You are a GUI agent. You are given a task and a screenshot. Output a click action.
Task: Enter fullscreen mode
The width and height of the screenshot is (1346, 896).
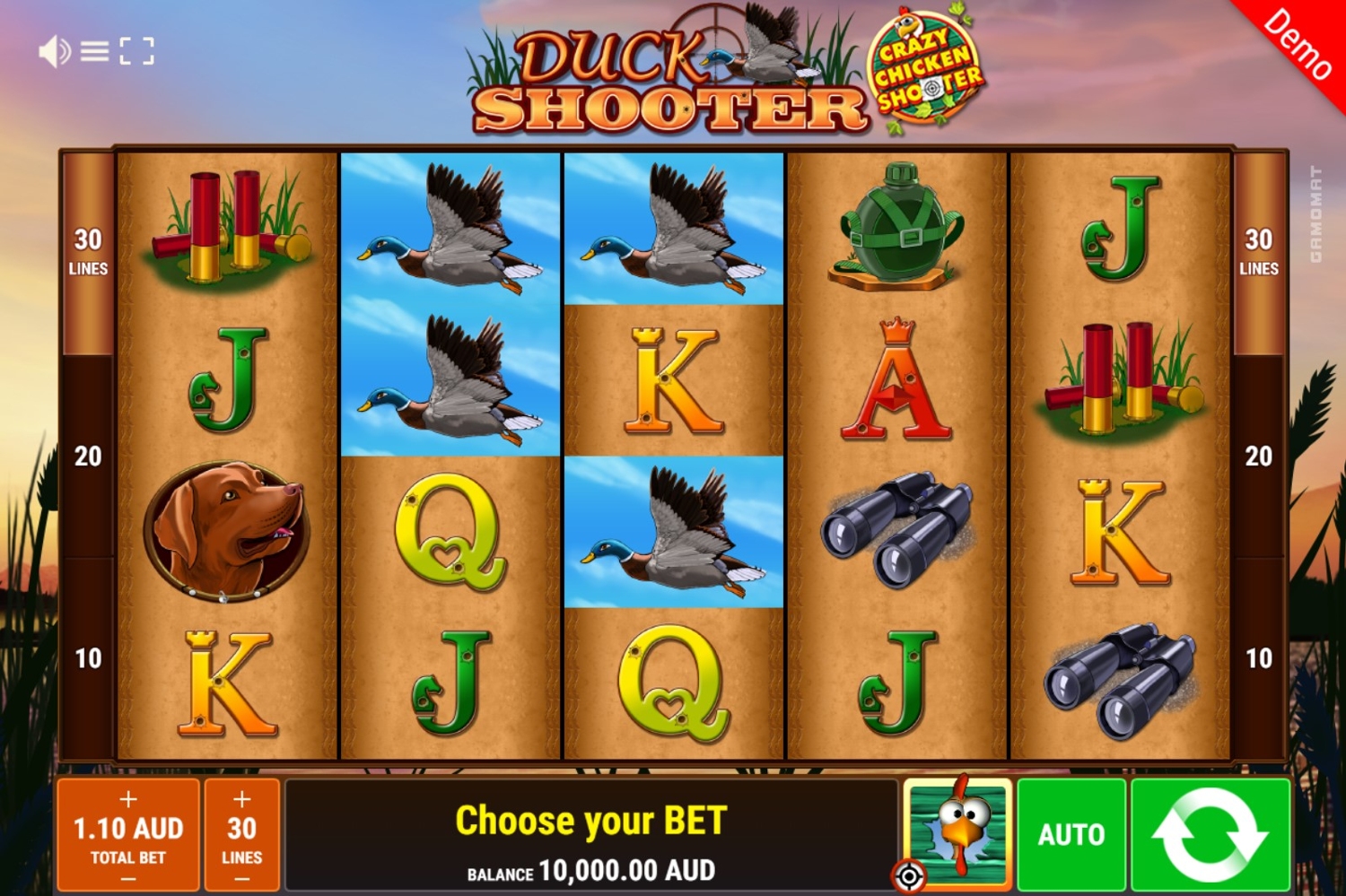point(136,52)
